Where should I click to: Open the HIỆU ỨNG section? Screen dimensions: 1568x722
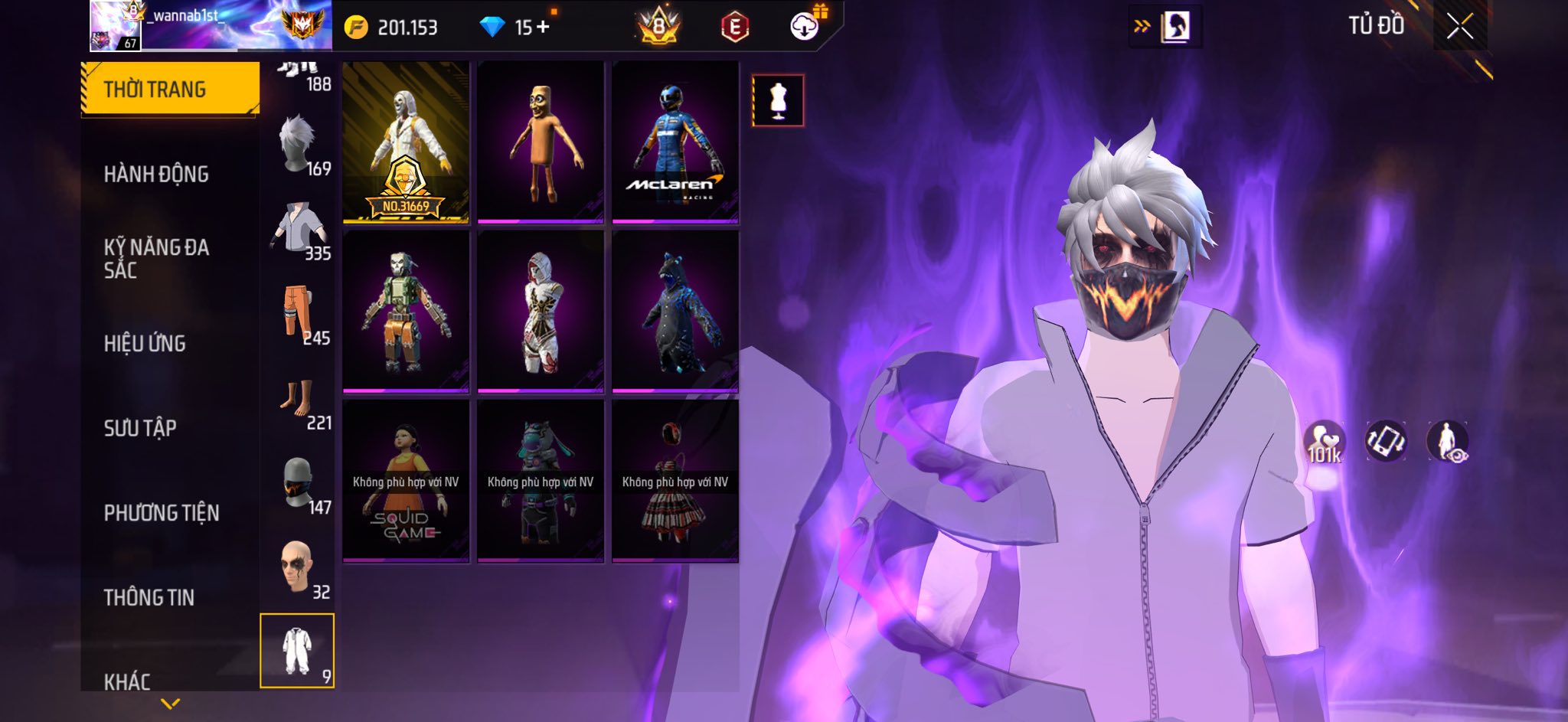tap(145, 343)
